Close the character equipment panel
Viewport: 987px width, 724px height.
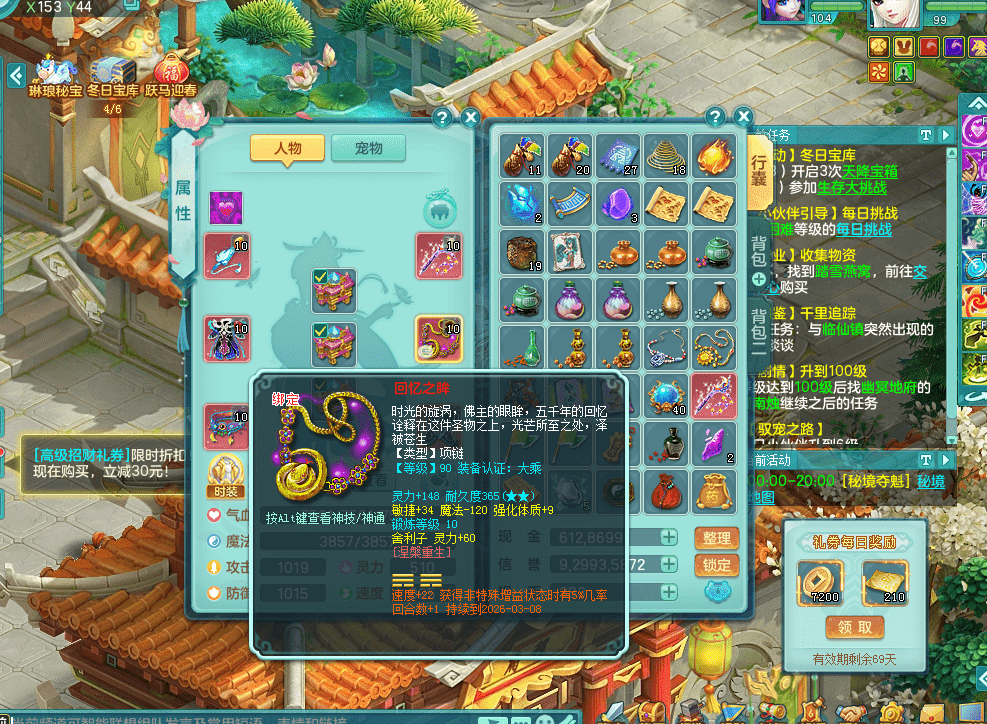coord(470,117)
